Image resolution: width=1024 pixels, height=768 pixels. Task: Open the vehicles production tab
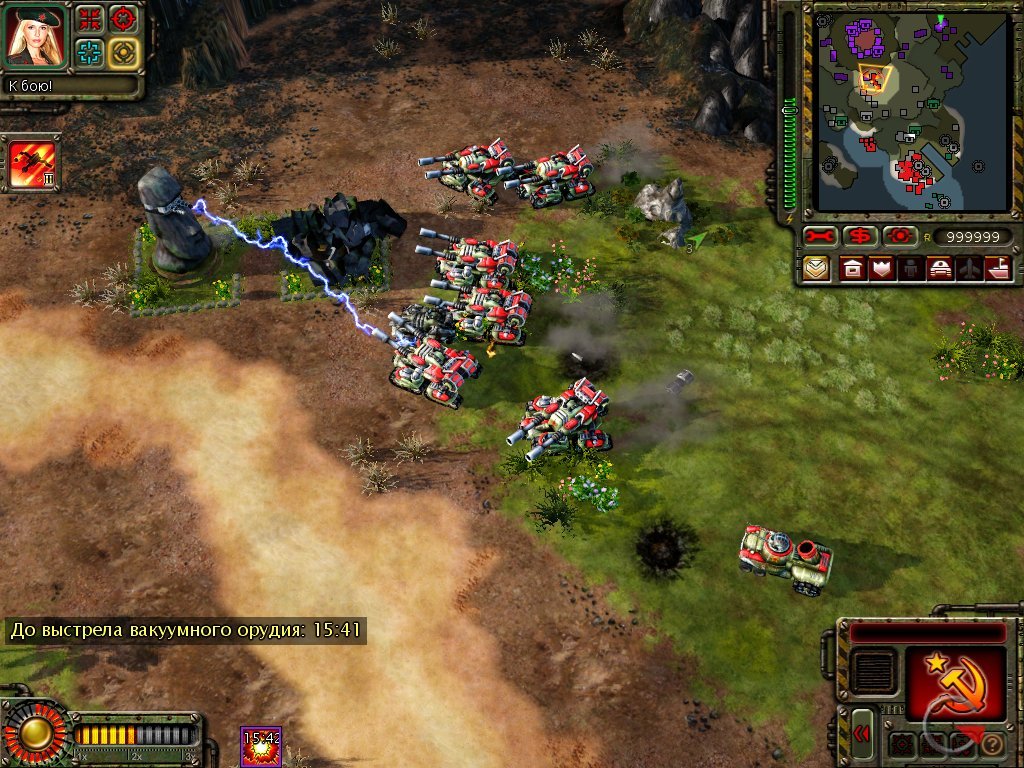(940, 269)
